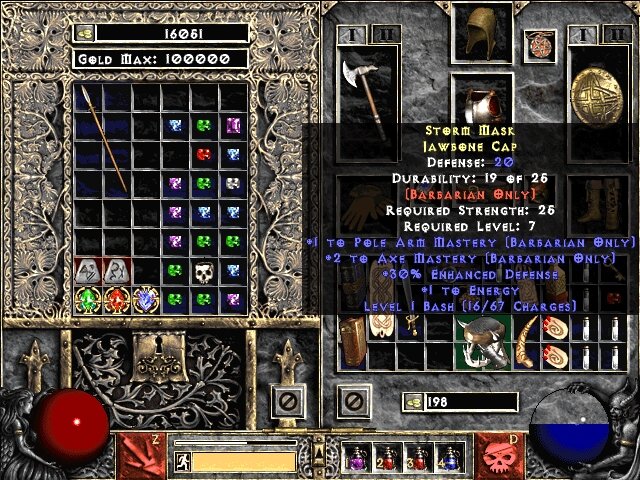Close the inventory panel
640x480 pixels.
(x=350, y=403)
